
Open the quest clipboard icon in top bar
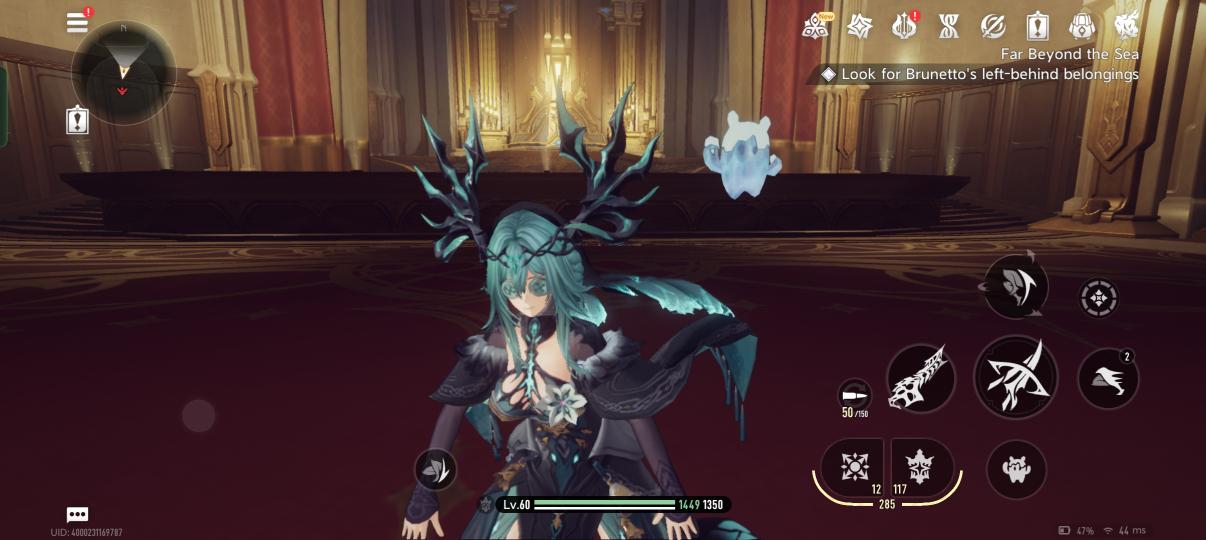[x=1037, y=26]
